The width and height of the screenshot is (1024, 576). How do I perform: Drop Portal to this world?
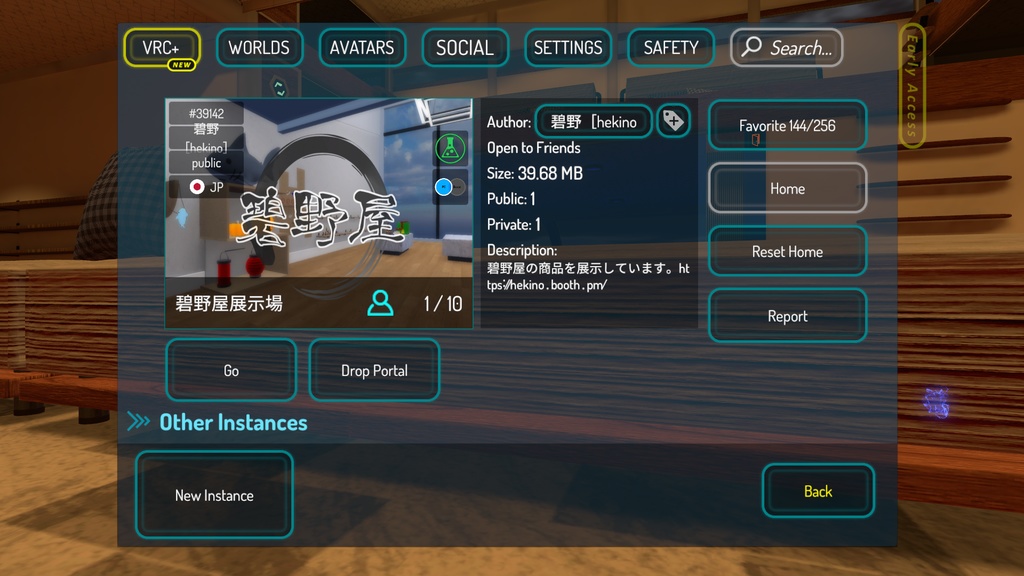[x=374, y=371]
